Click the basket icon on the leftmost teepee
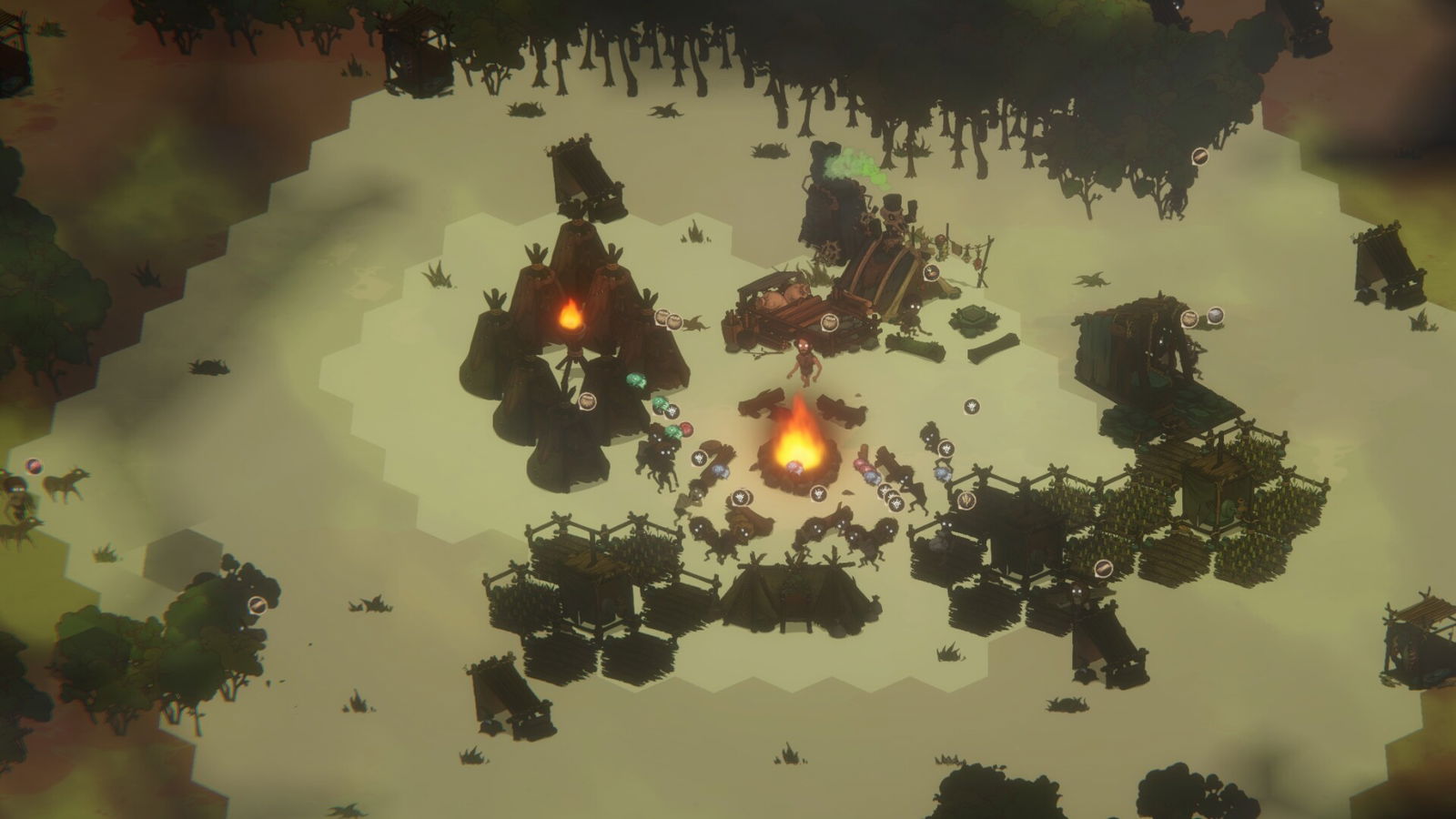This screenshot has height=819, width=1456. pos(588,401)
